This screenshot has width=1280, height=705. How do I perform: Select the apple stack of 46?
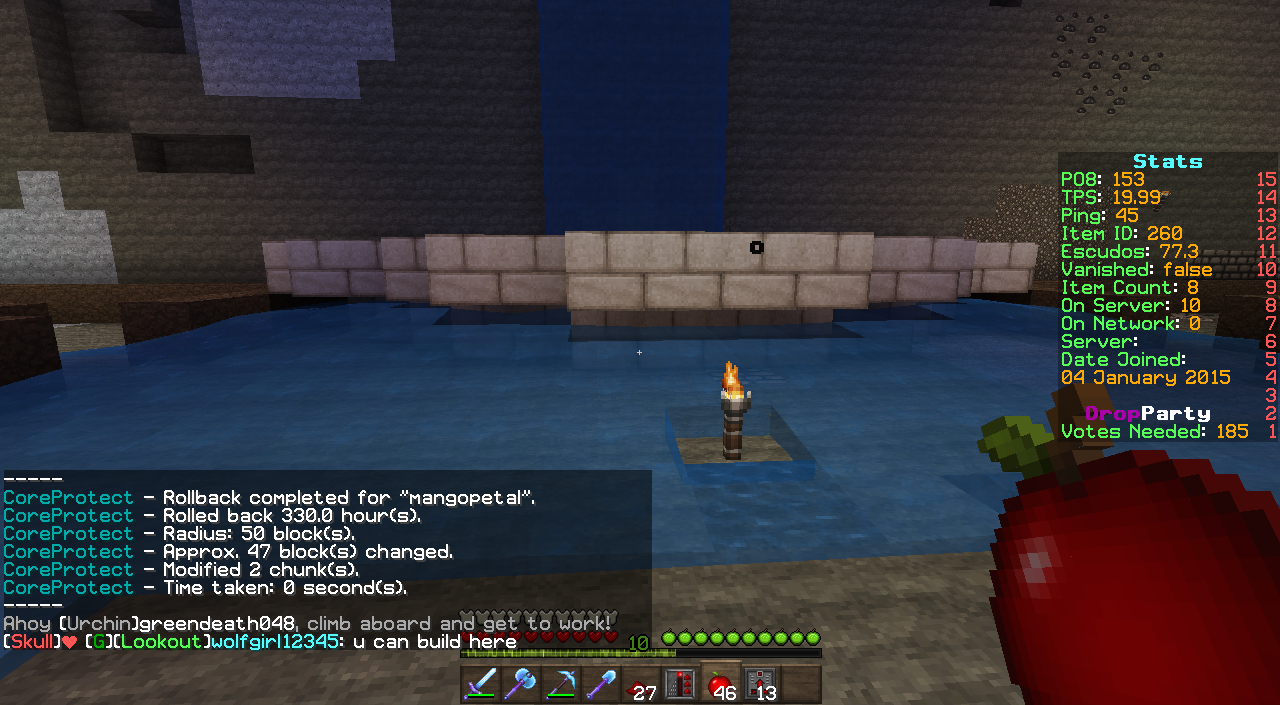721,684
